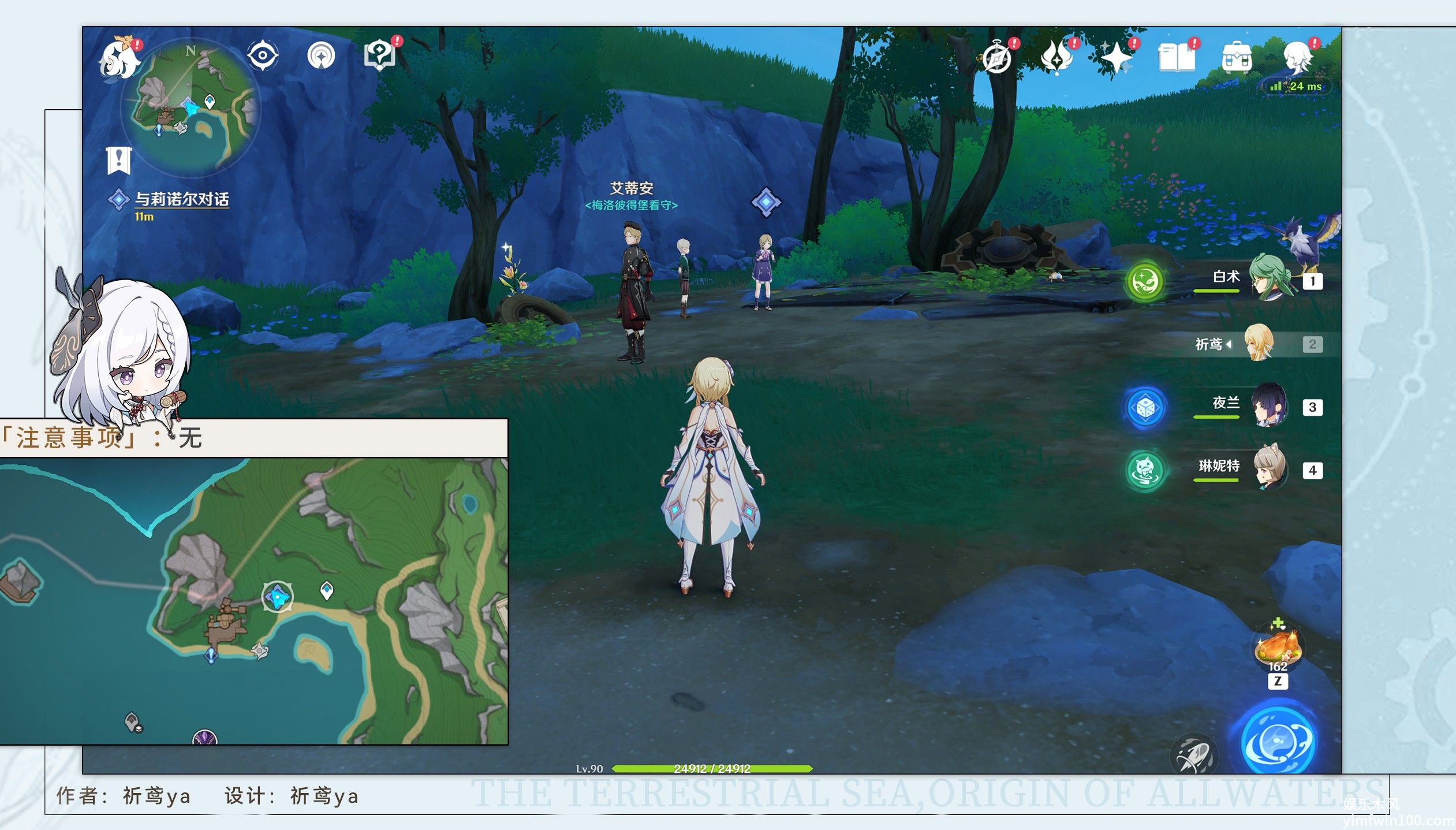Image resolution: width=1456 pixels, height=830 pixels.
Task: Open the character screen icon
Action: 1297,58
